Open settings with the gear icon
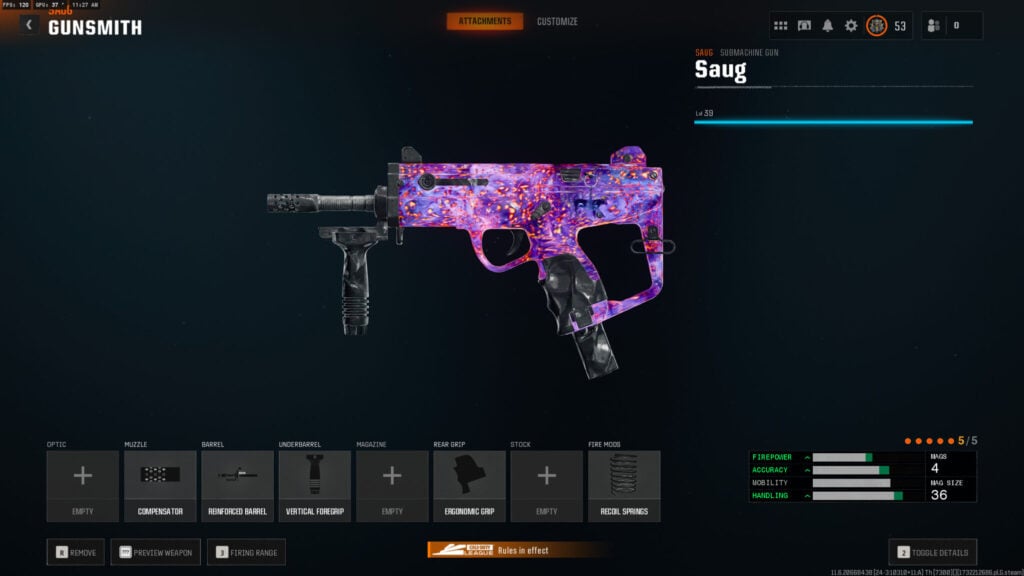This screenshot has width=1024, height=576. click(x=851, y=26)
